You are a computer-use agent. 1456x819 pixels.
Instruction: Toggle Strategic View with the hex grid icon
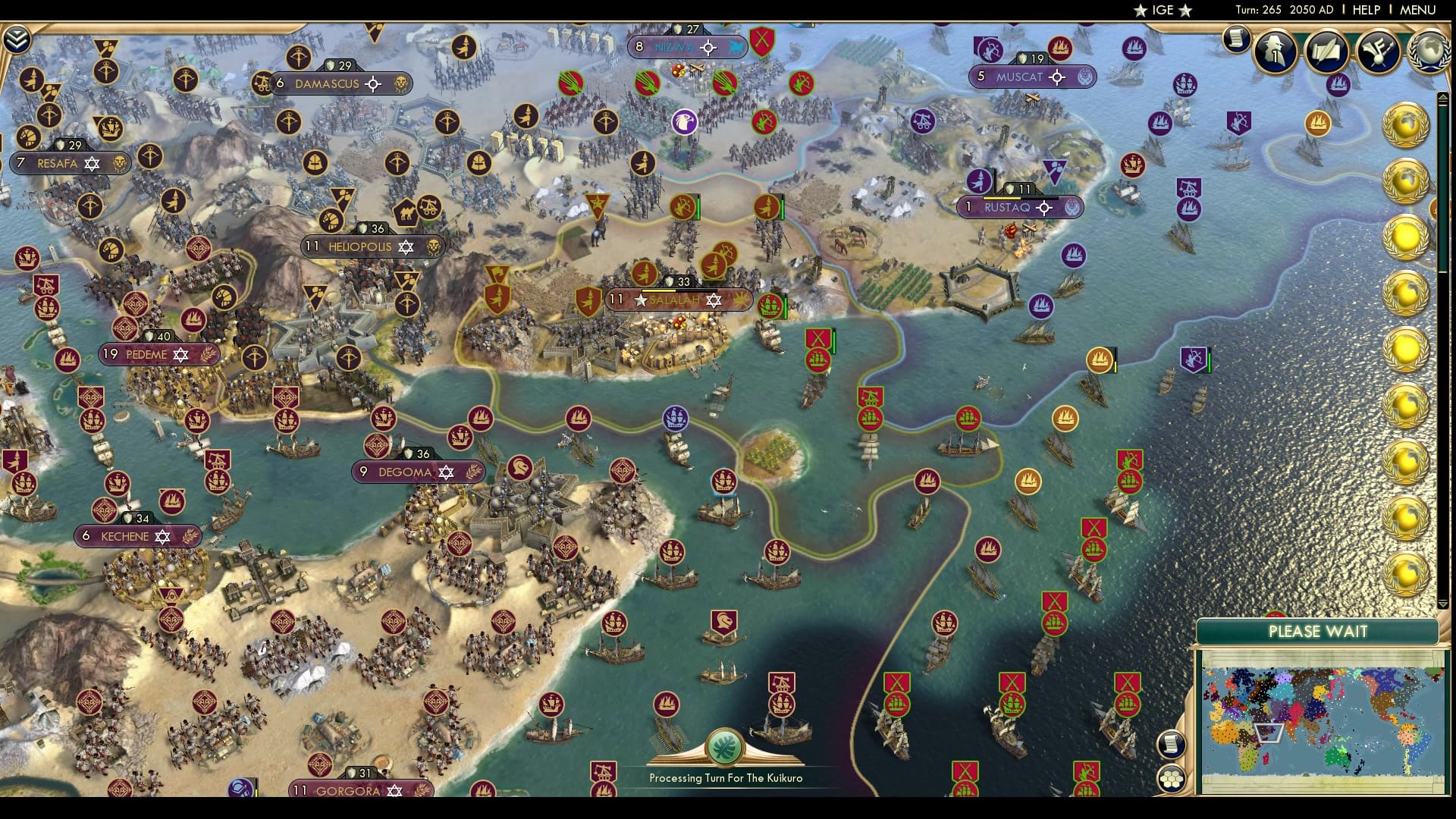point(1172,780)
